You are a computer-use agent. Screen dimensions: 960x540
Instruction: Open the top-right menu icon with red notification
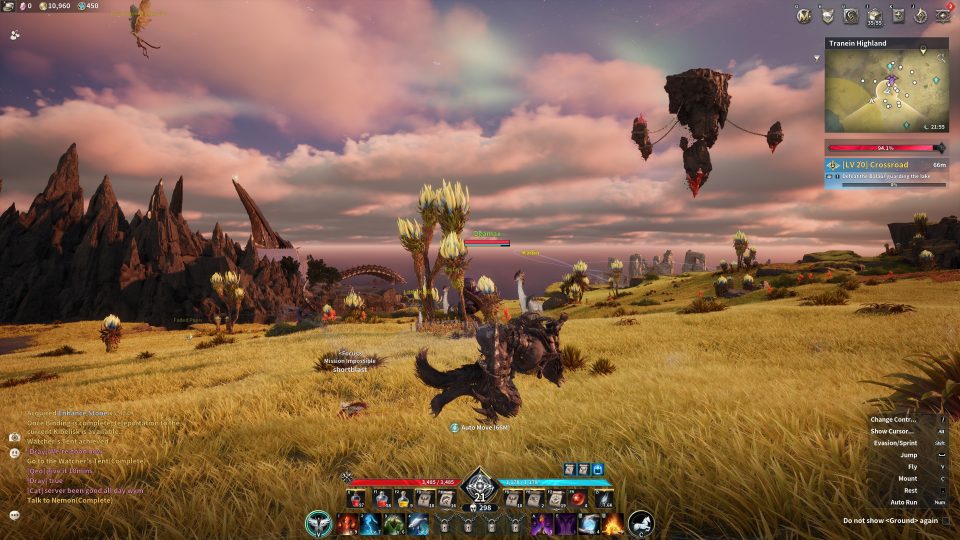pyautogui.click(x=943, y=15)
